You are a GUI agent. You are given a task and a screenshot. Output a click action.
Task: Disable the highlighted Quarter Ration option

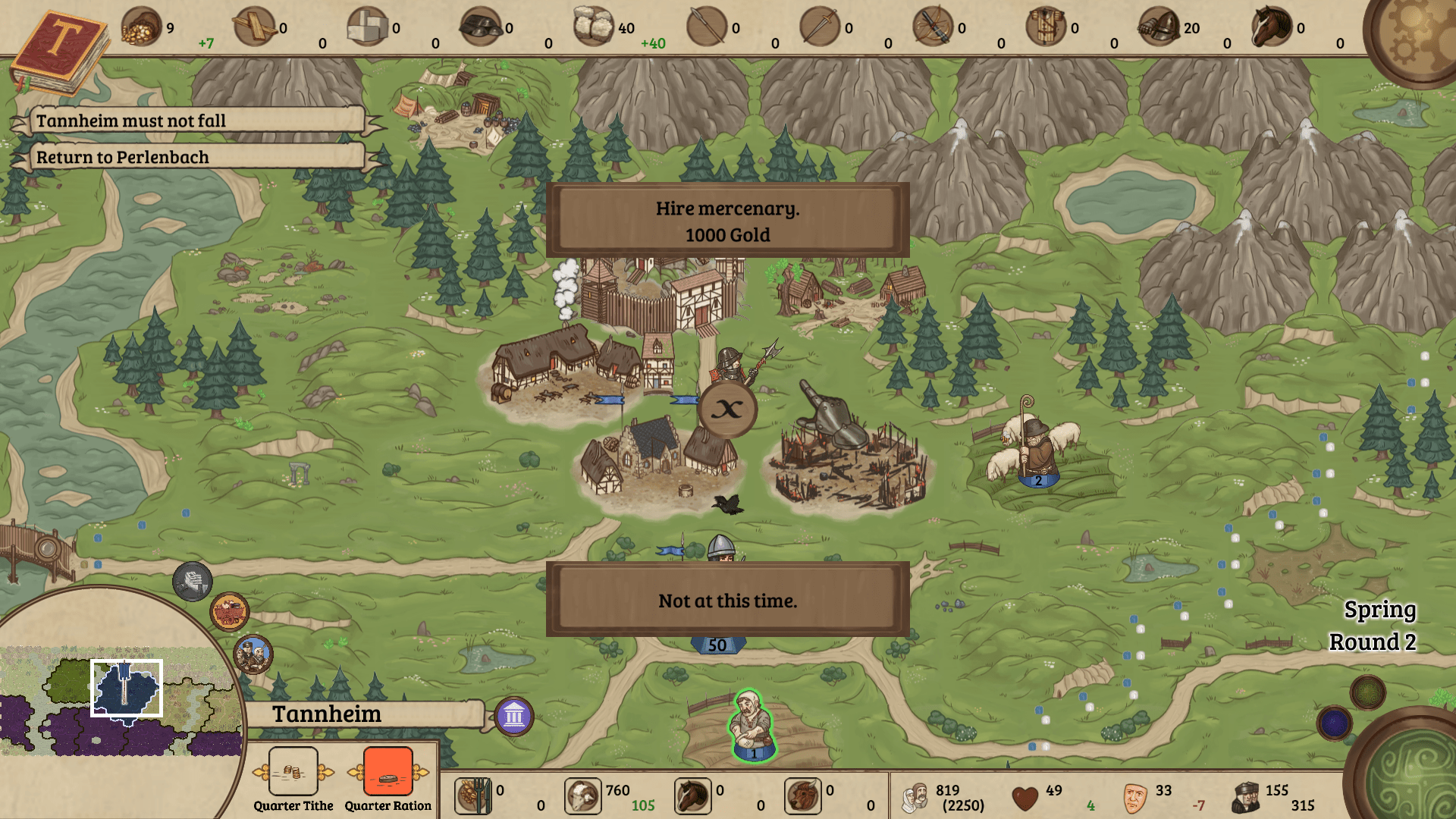point(388,772)
